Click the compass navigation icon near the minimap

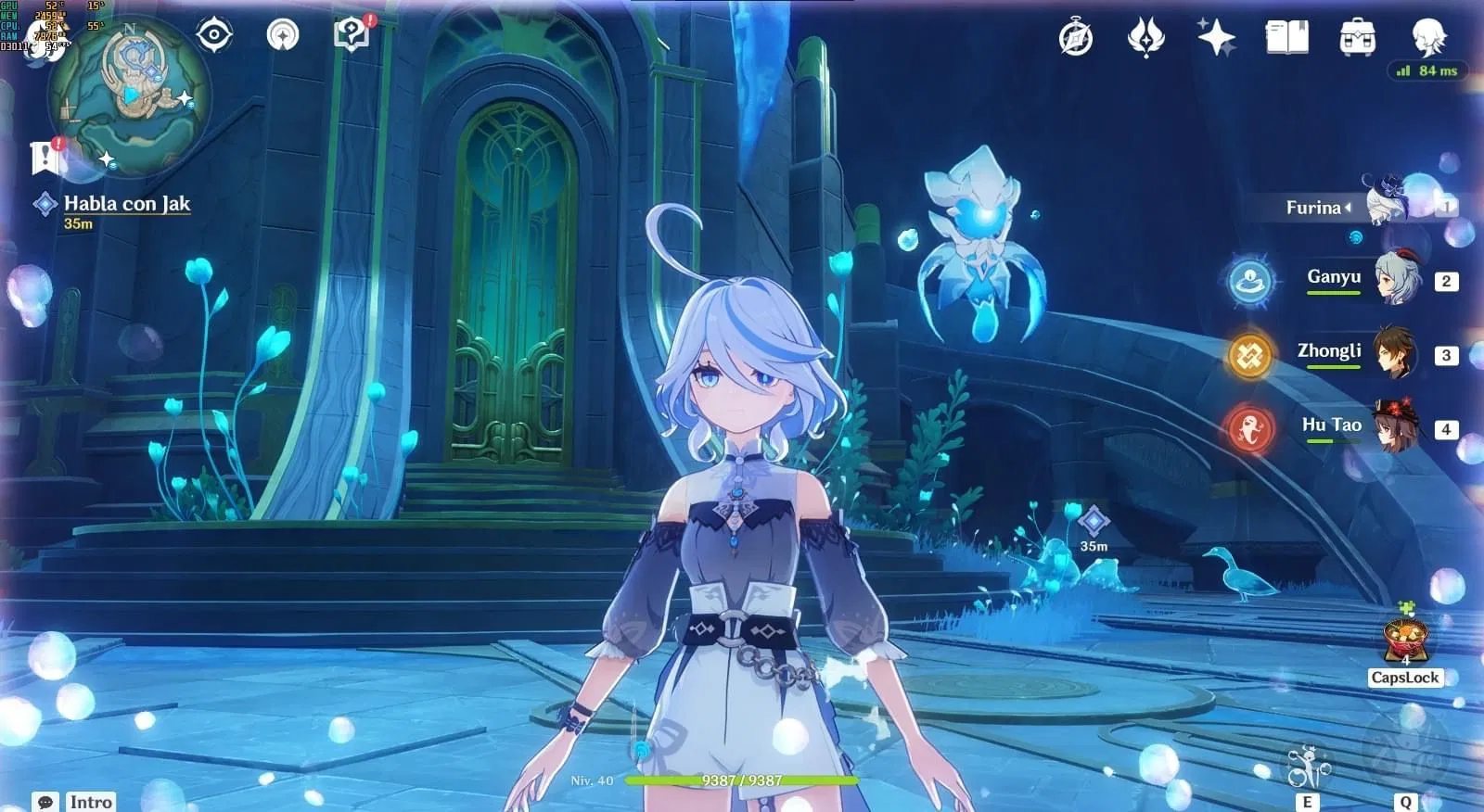click(x=214, y=33)
